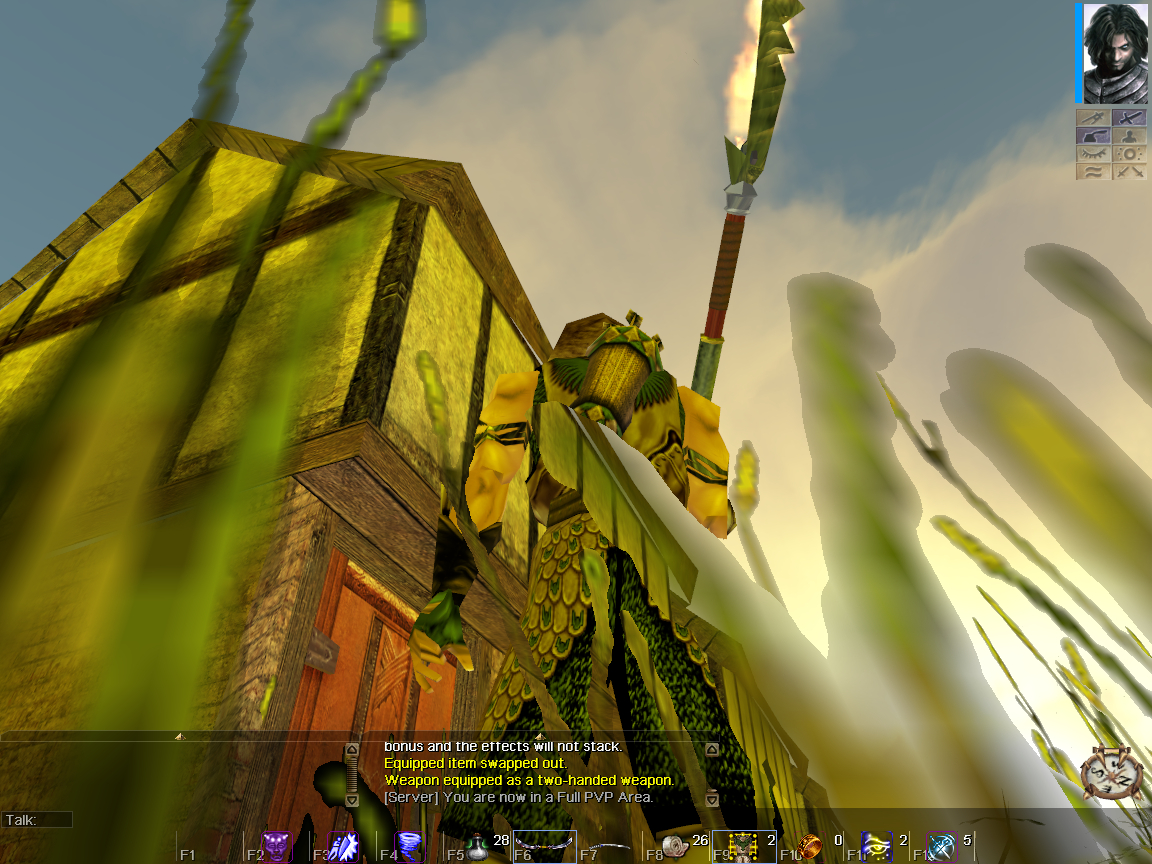
Task: Click the person silhouette mode icon
Action: coord(1130,135)
